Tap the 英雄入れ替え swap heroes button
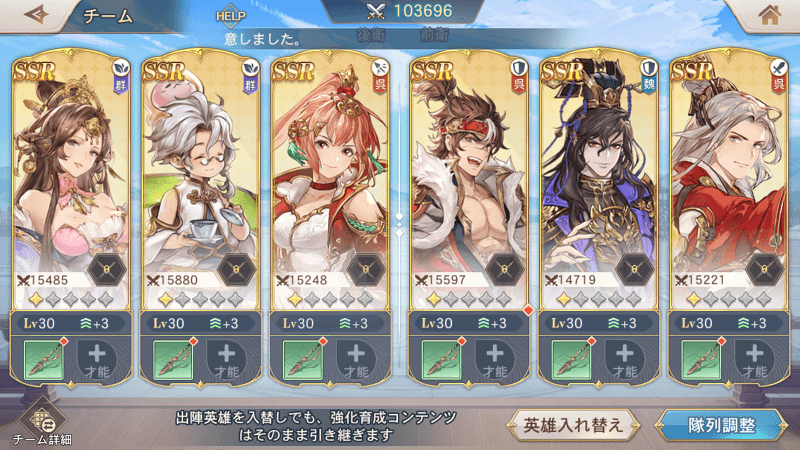 573,424
